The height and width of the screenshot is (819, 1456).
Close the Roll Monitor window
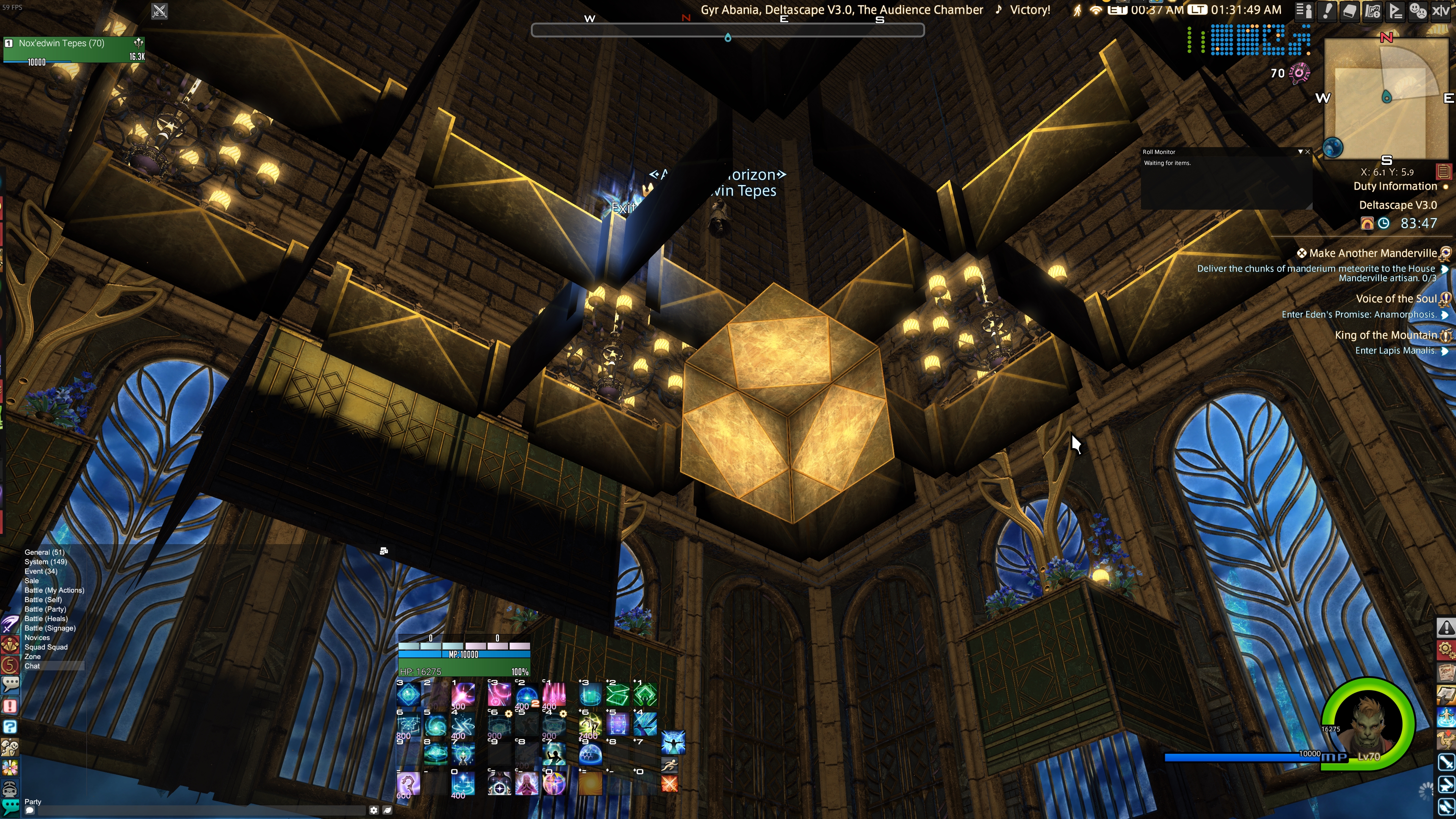tap(1307, 152)
